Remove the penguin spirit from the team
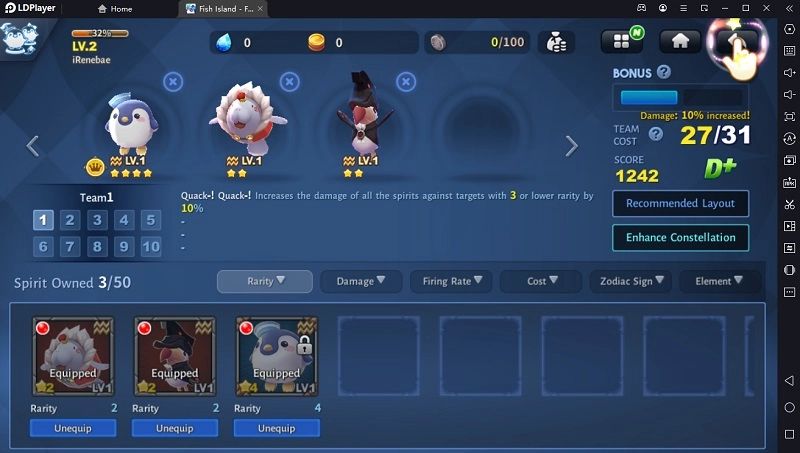This screenshot has height=453, width=800. tap(173, 81)
